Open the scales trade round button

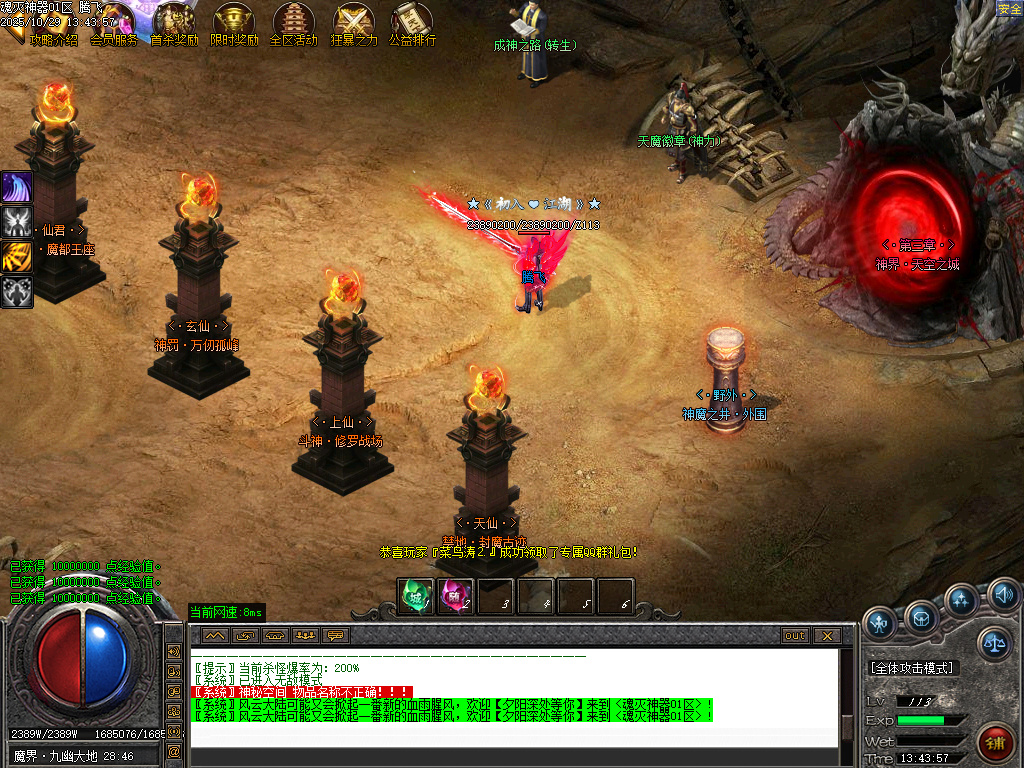994,643
